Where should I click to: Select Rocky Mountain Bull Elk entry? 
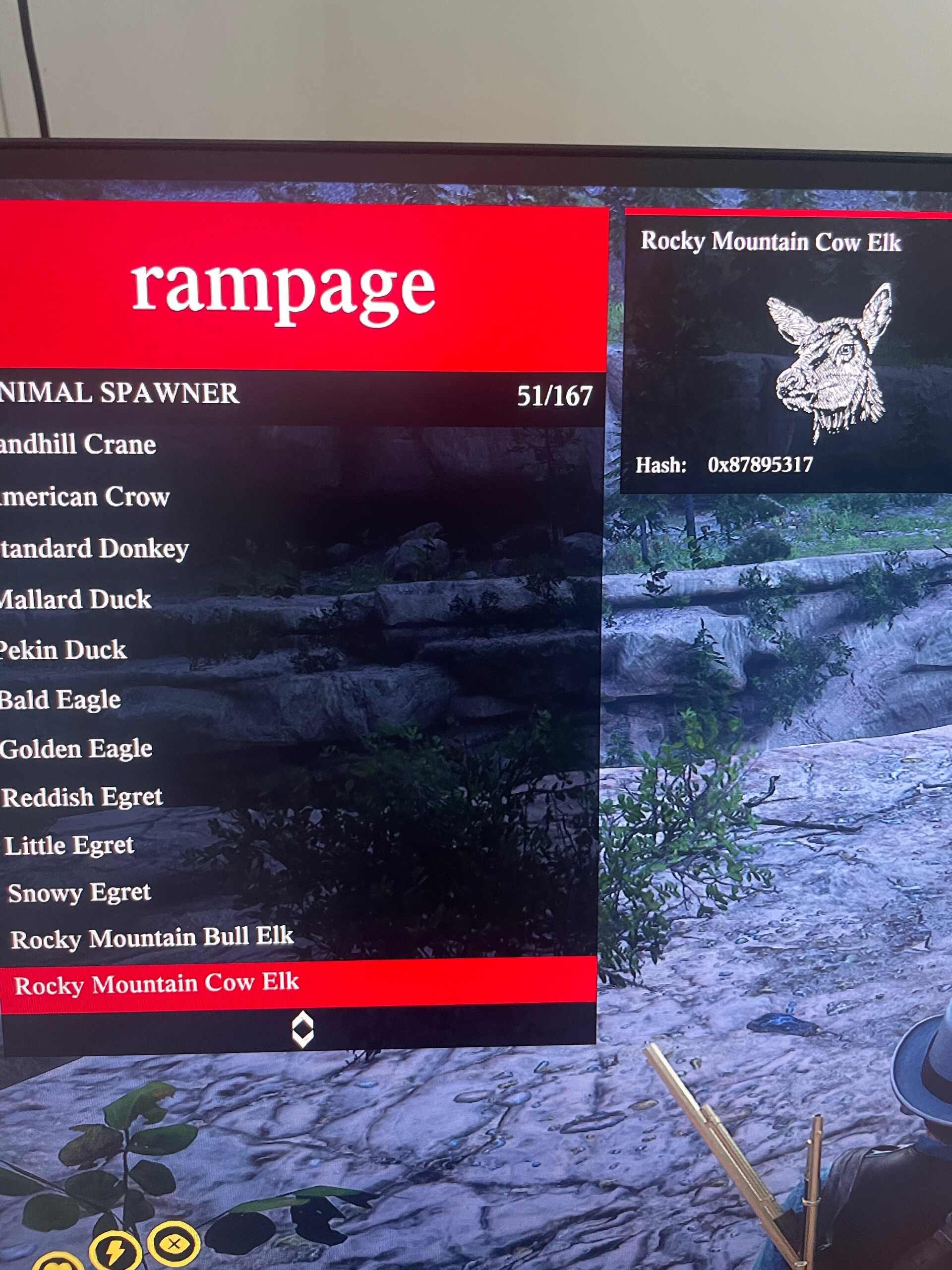pos(153,939)
